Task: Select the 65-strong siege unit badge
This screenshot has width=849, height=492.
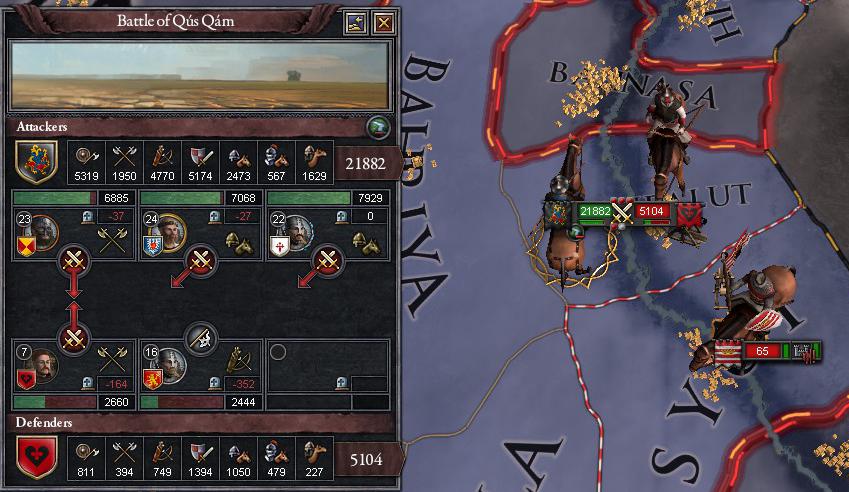Action: 762,351
